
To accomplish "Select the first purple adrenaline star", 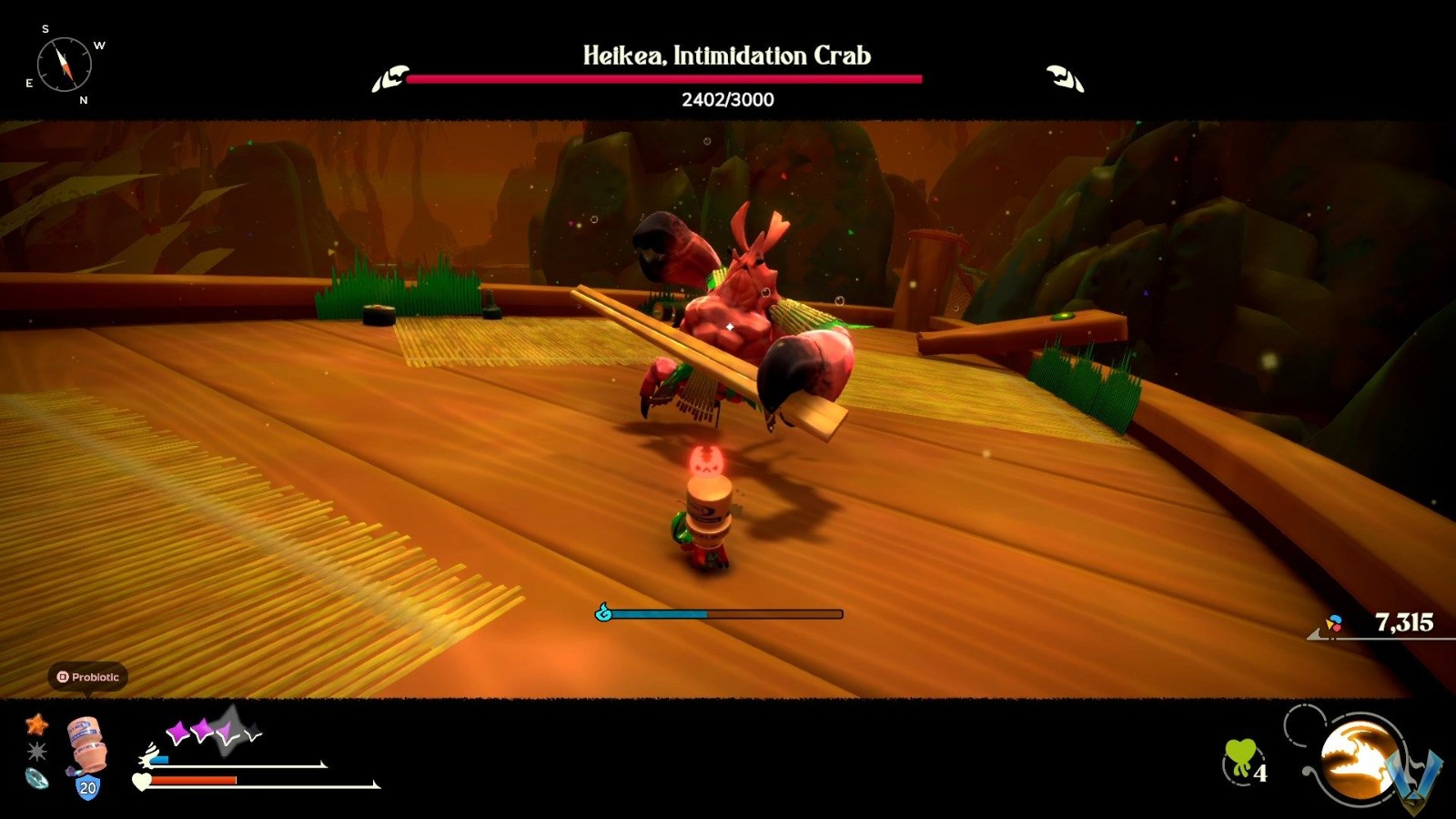I will click(177, 729).
